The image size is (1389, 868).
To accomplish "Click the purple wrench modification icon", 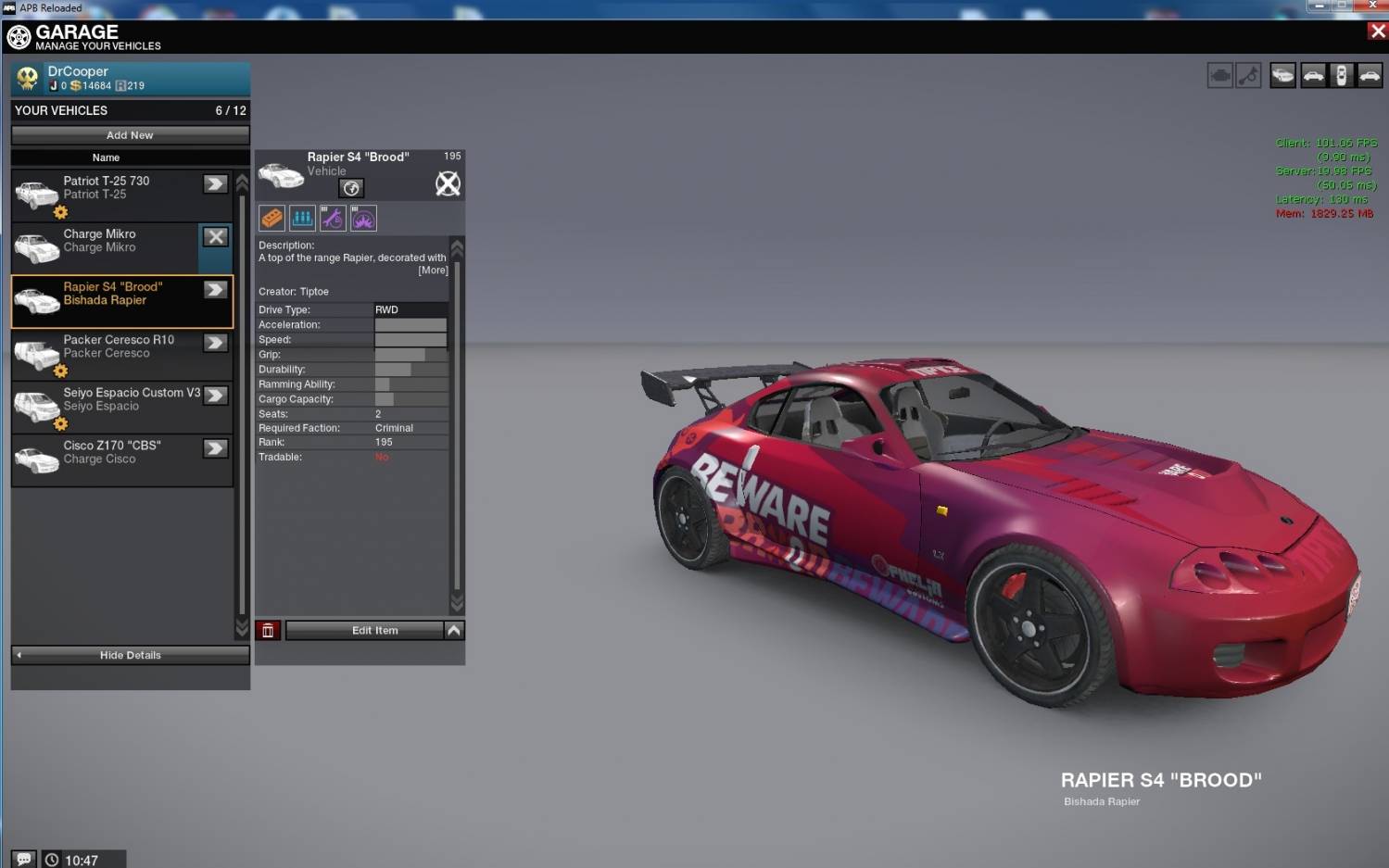I will coord(333,219).
